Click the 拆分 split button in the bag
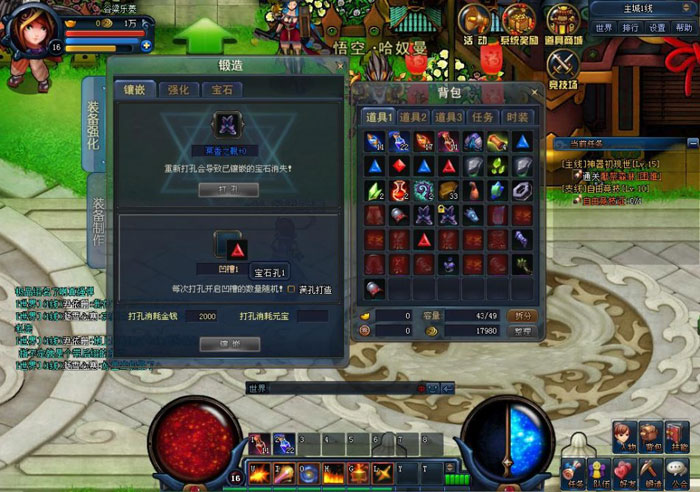Image resolution: width=700 pixels, height=492 pixels. pos(524,315)
